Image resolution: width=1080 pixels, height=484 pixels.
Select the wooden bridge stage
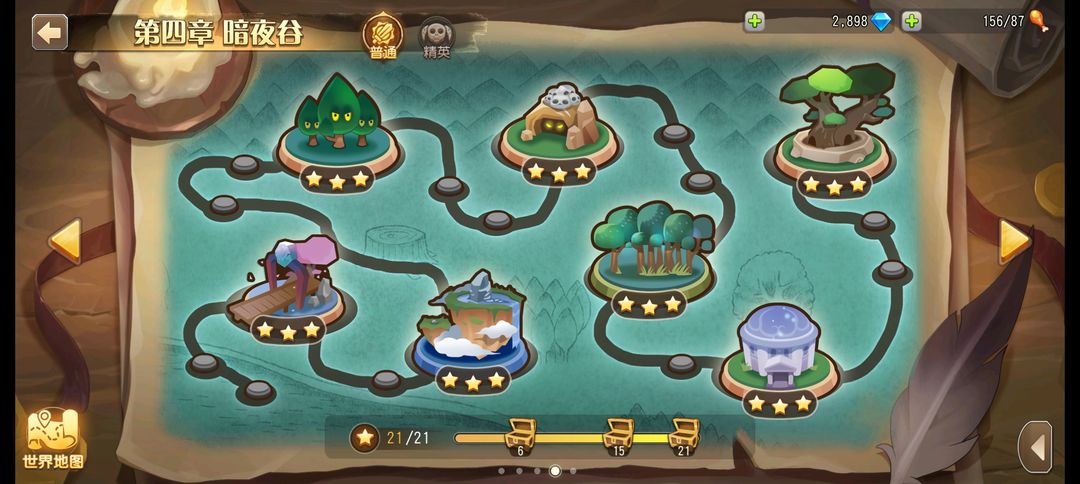tap(288, 283)
